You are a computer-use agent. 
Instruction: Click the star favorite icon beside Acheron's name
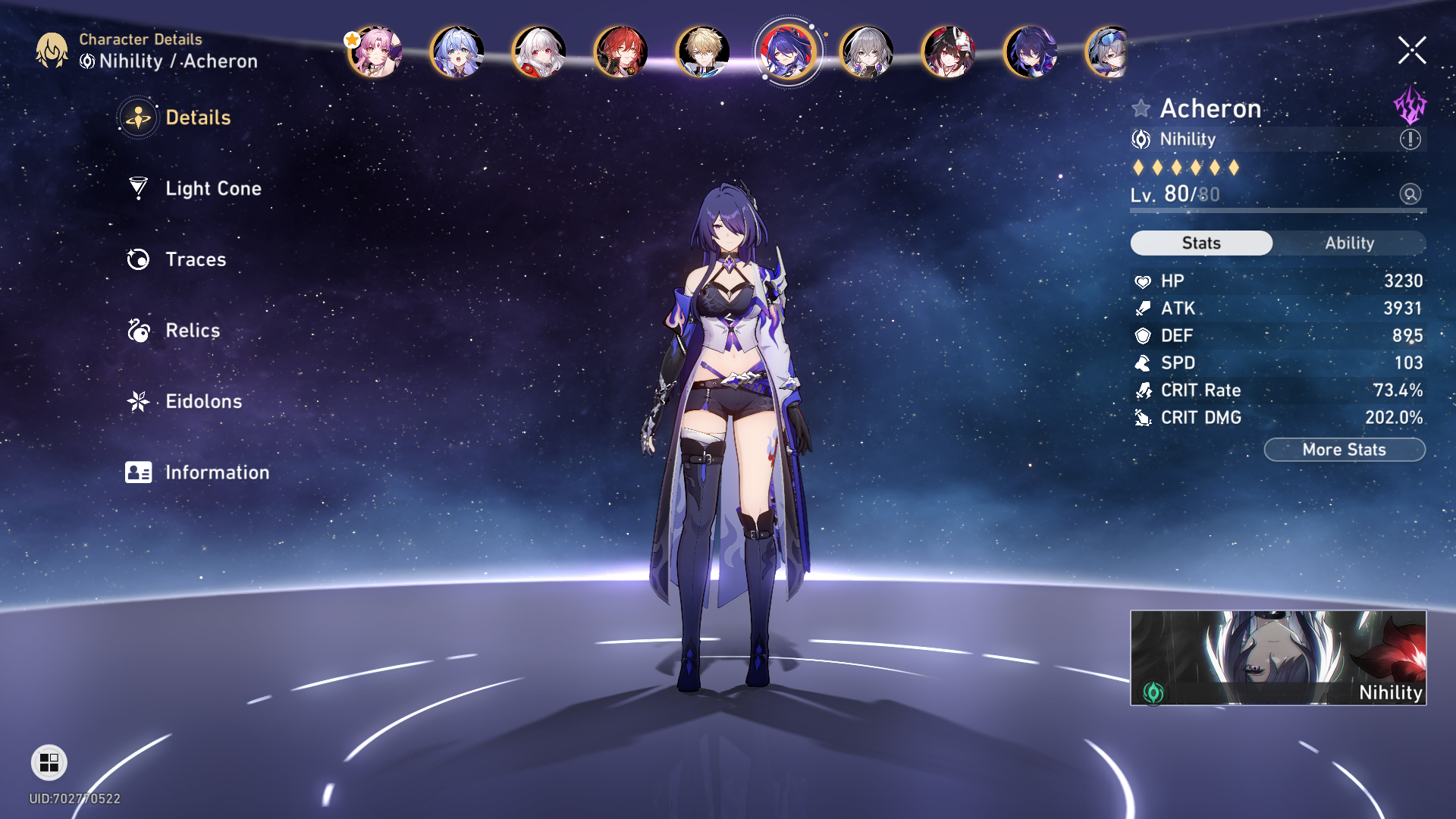point(1140,108)
